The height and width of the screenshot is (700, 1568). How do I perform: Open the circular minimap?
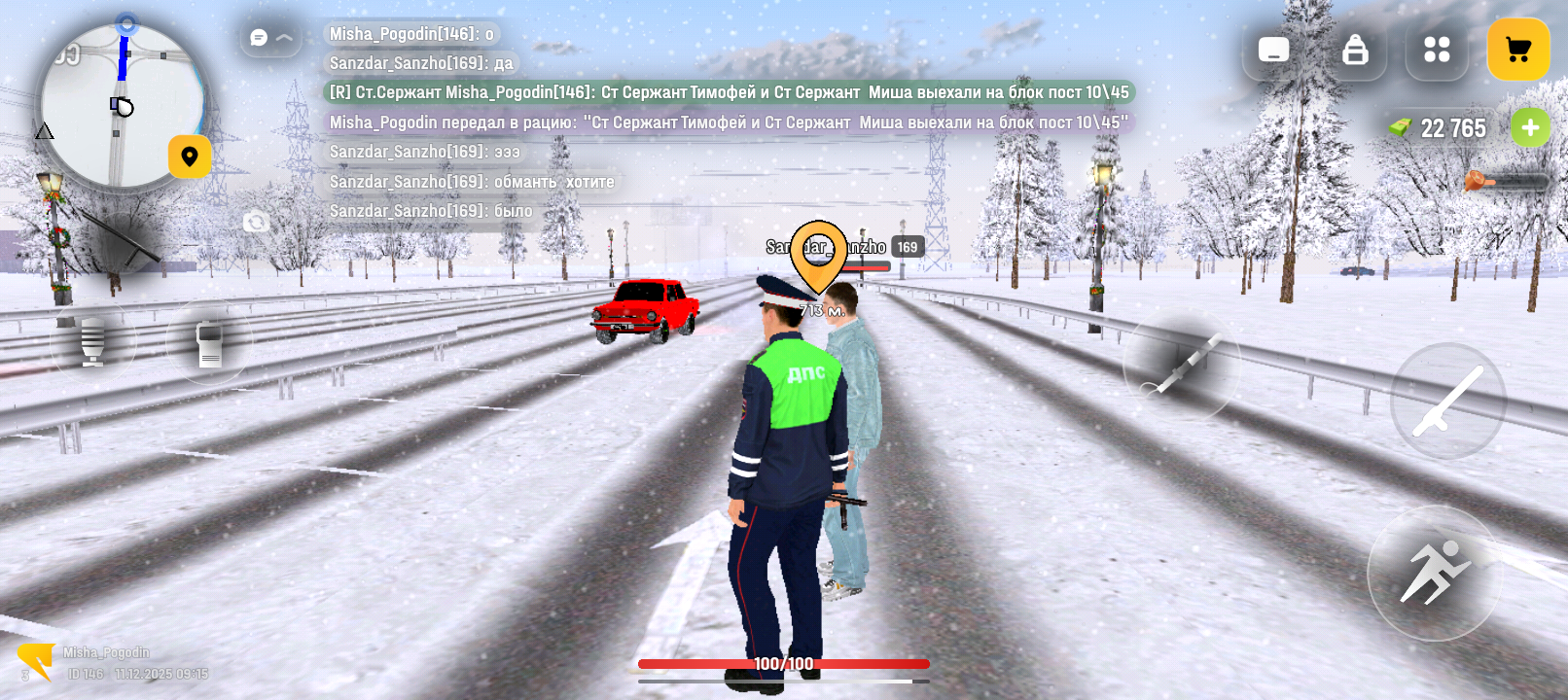[122, 105]
